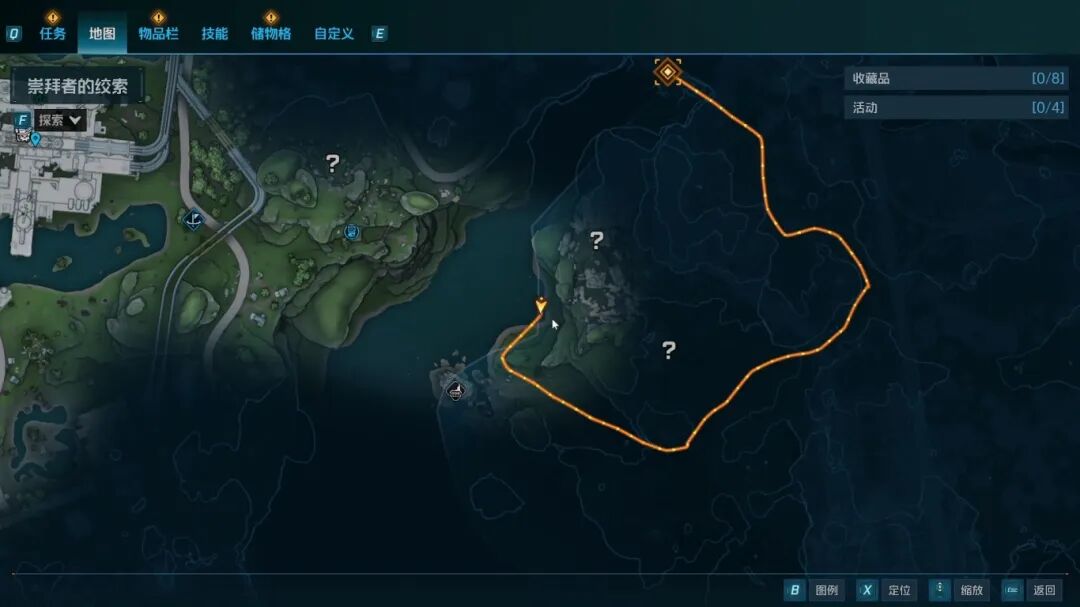Open the 物品栏 tab
Viewport: 1080px width, 607px height.
(158, 33)
